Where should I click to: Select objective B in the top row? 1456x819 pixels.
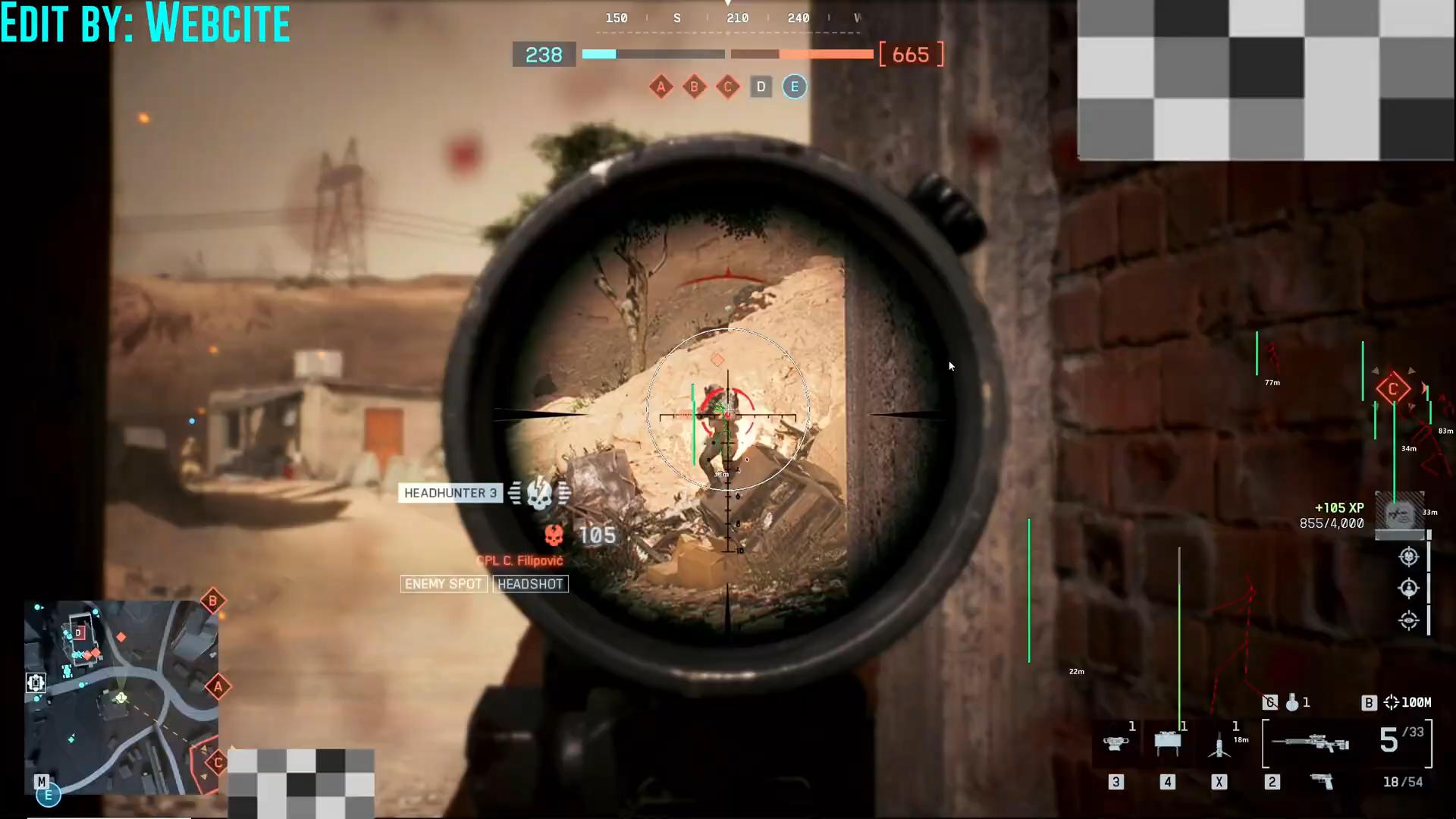click(x=694, y=86)
